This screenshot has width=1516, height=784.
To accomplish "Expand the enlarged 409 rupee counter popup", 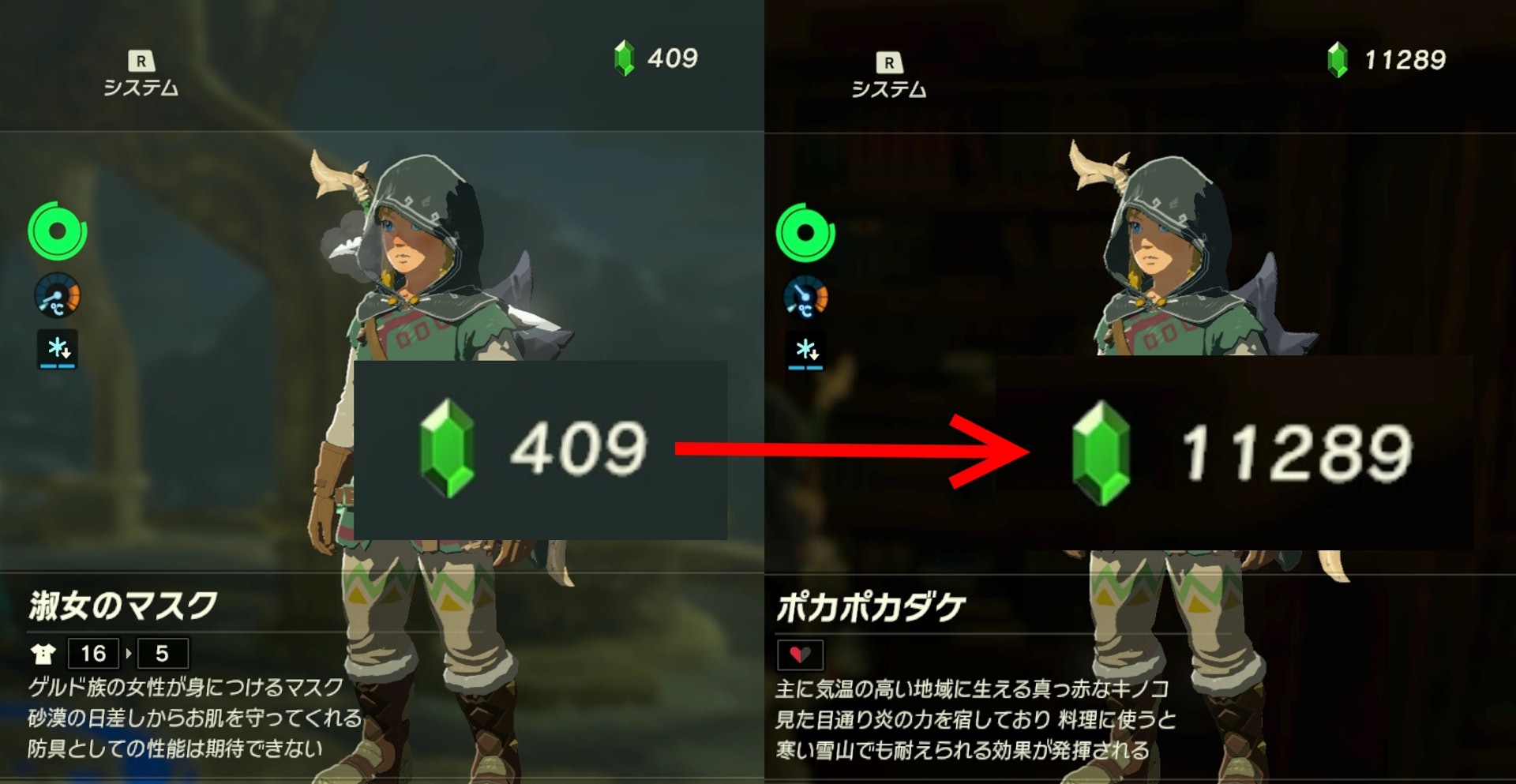I will point(541,450).
